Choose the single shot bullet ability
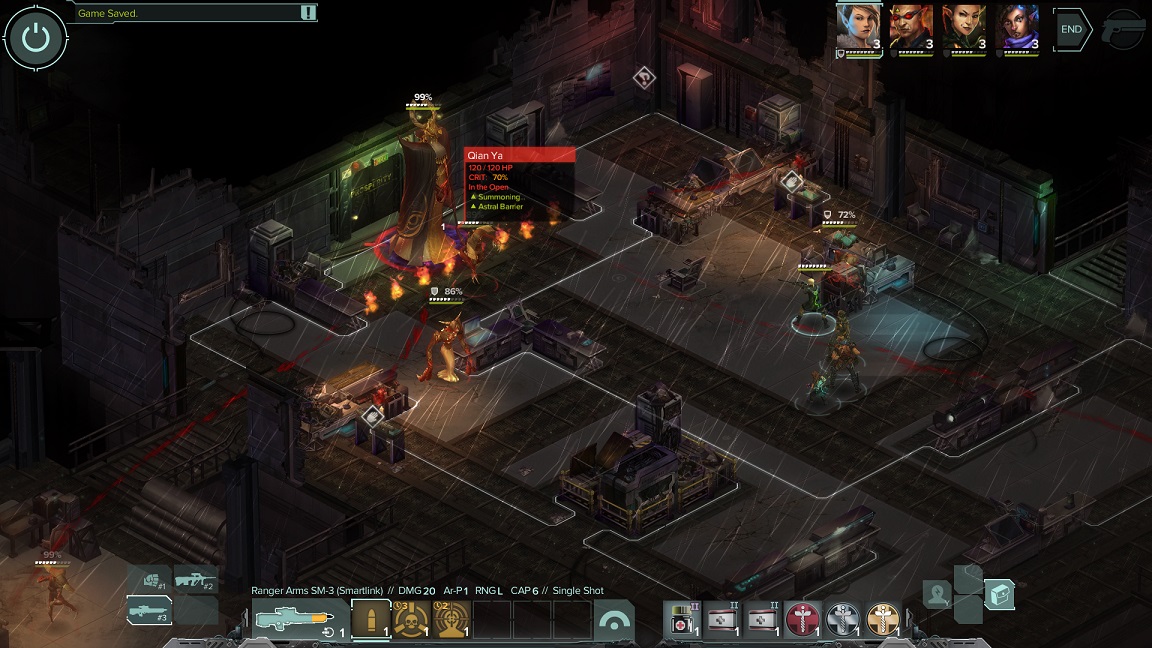 pos(371,620)
